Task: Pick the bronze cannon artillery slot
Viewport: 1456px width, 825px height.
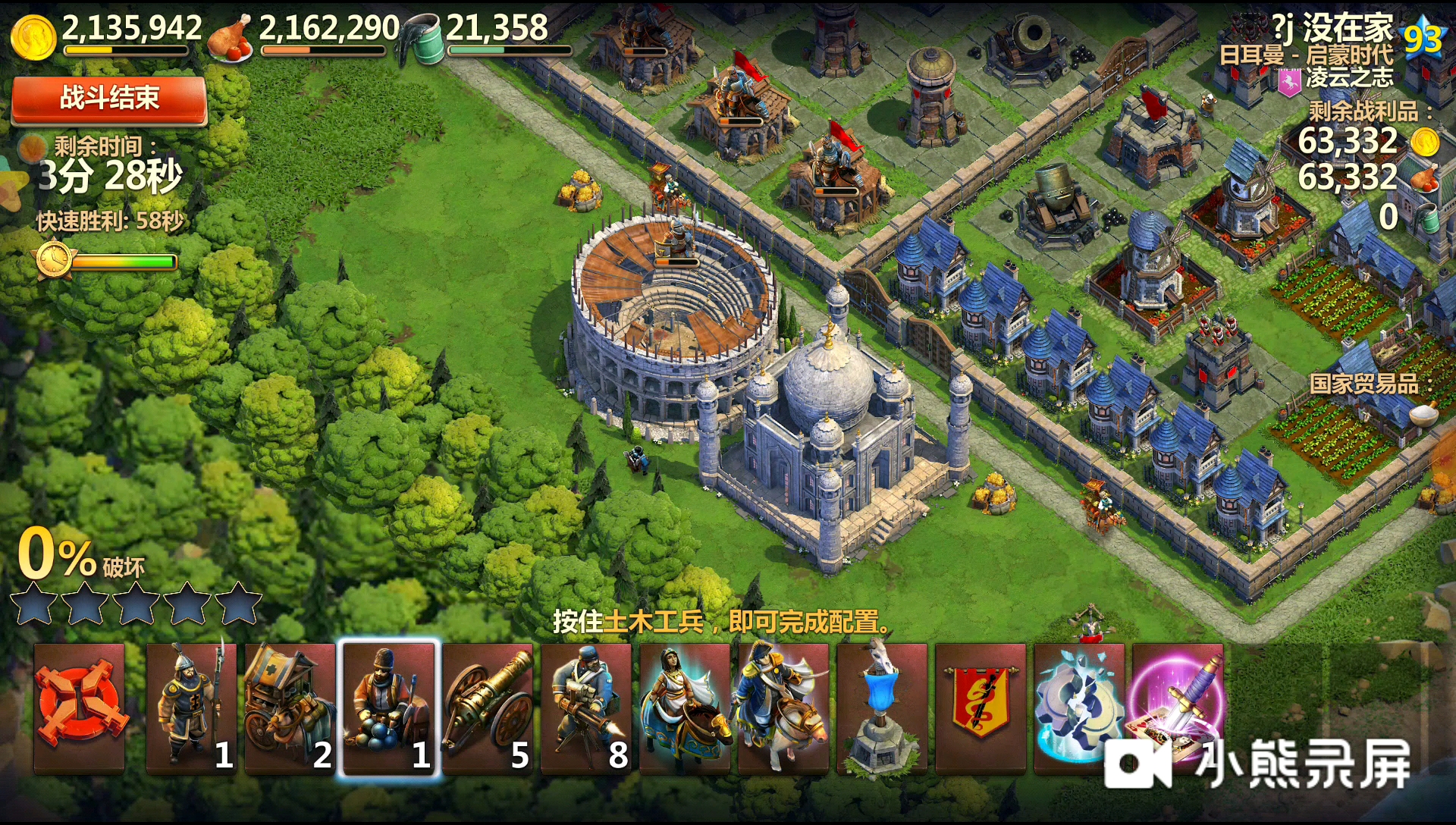Action: (x=488, y=707)
